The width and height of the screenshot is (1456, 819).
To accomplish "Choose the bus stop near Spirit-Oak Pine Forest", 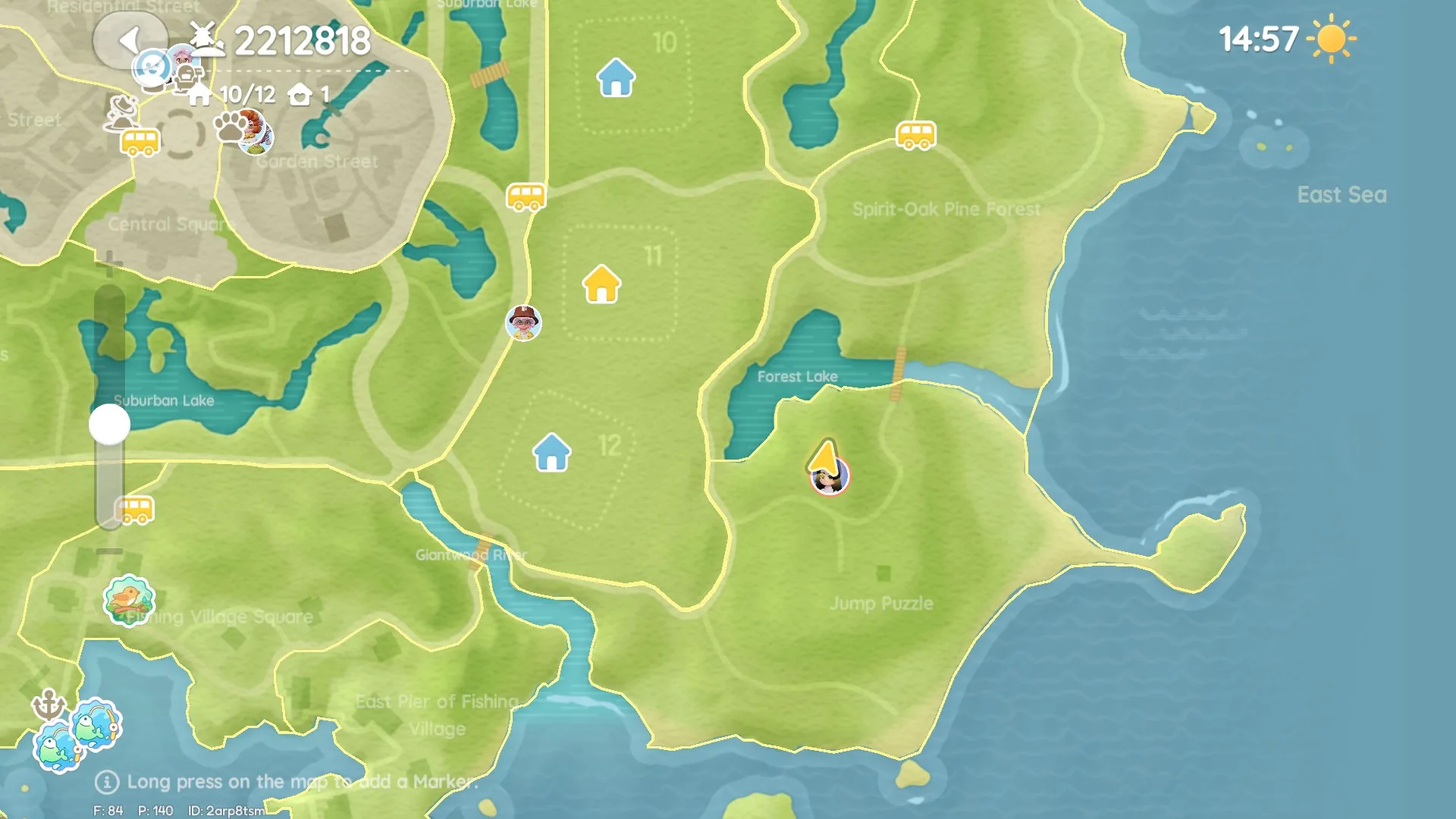I will coord(916,136).
